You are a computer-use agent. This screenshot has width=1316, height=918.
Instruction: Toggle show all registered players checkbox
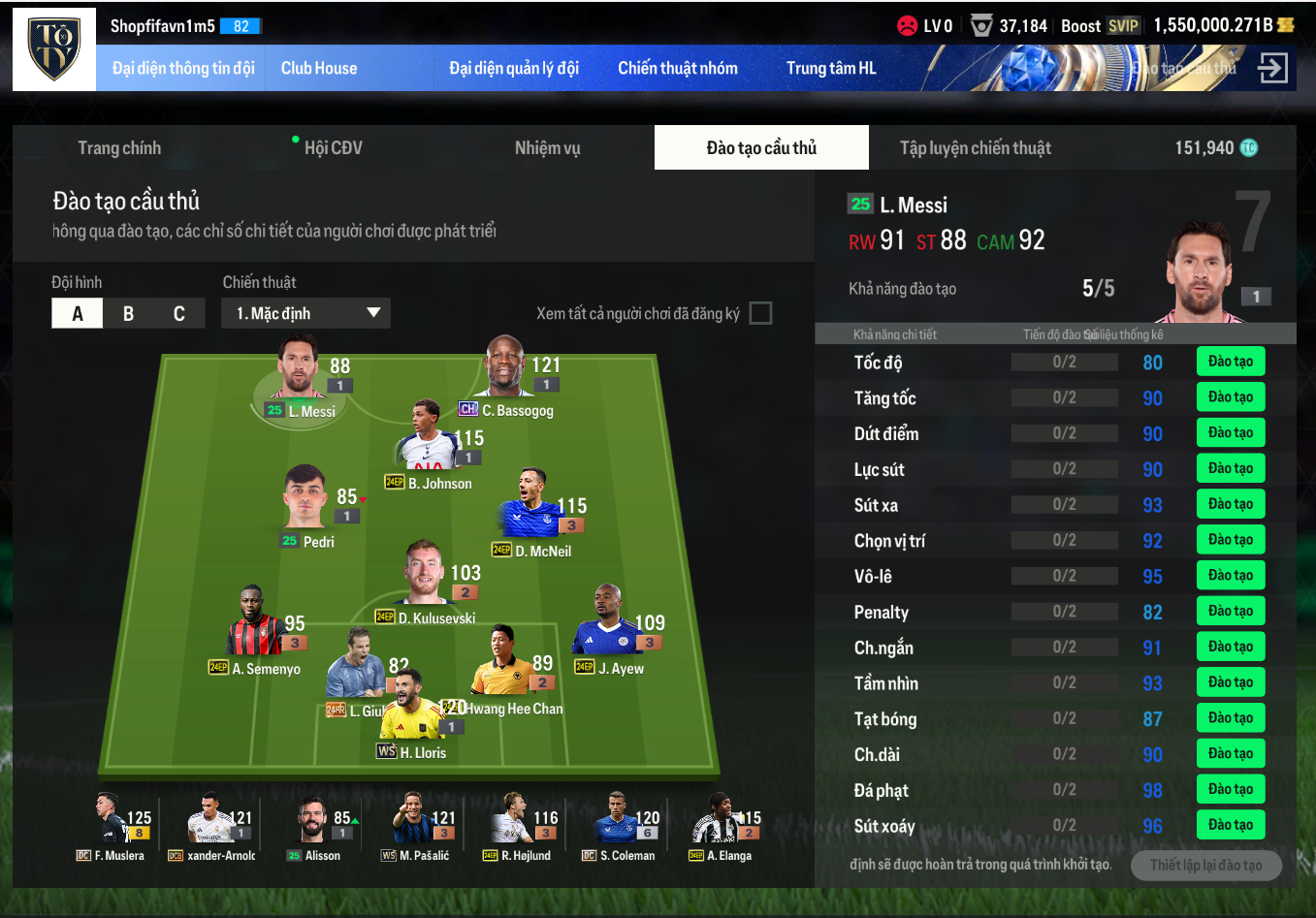761,313
